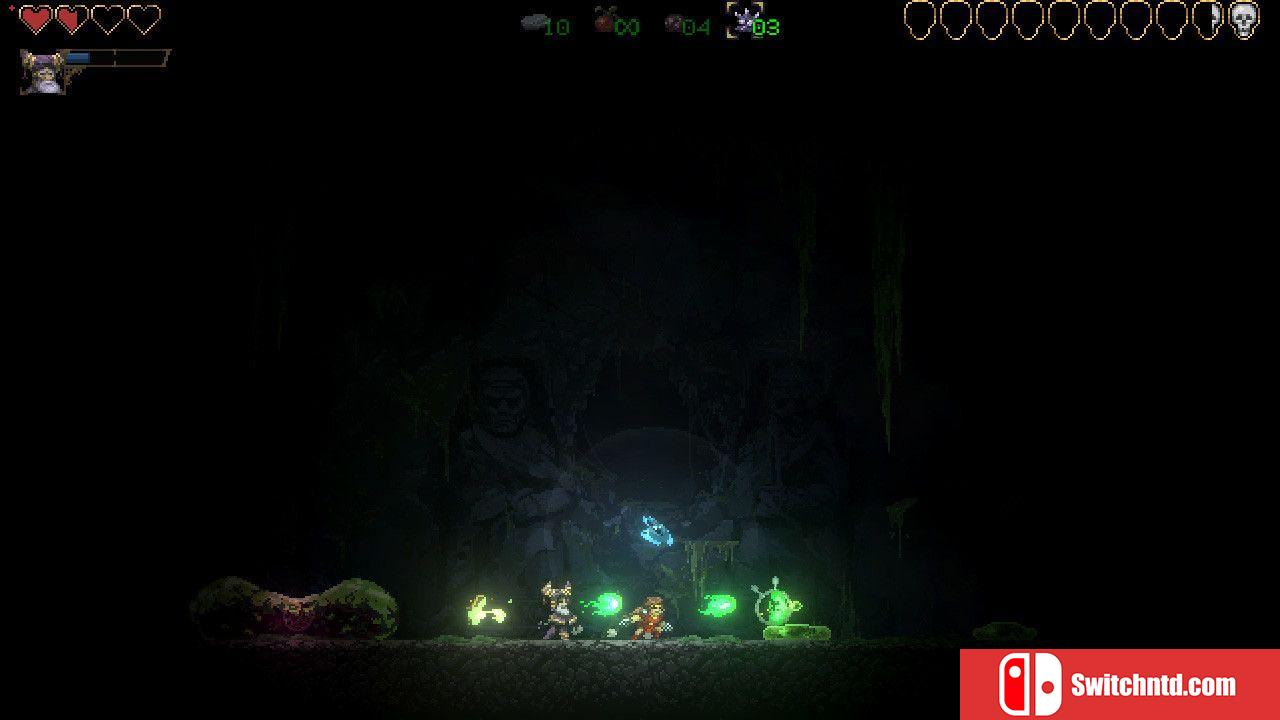
Task: Select the gray stone ammo icon
Action: pos(533,22)
